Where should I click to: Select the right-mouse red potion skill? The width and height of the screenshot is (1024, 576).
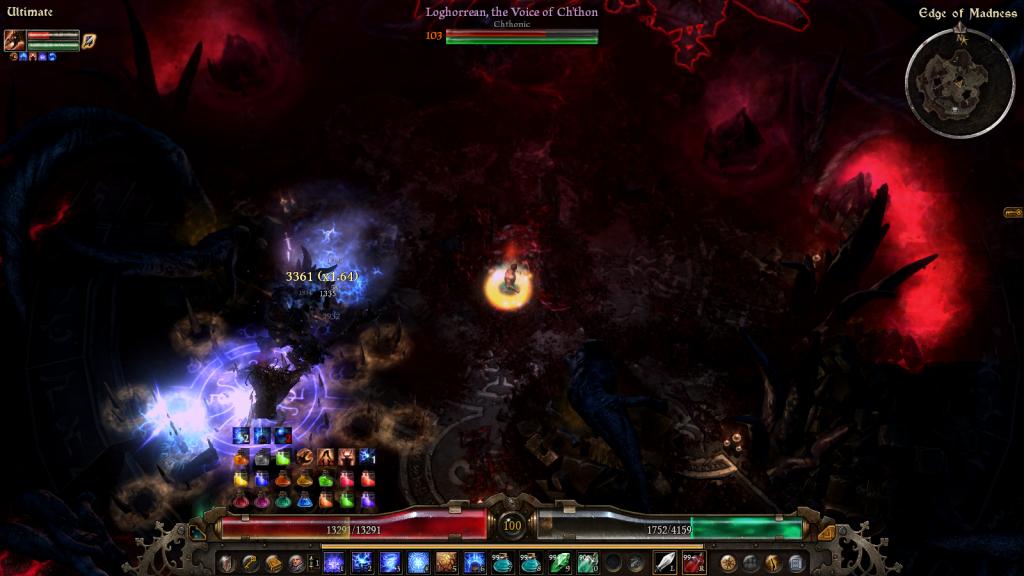tap(693, 562)
